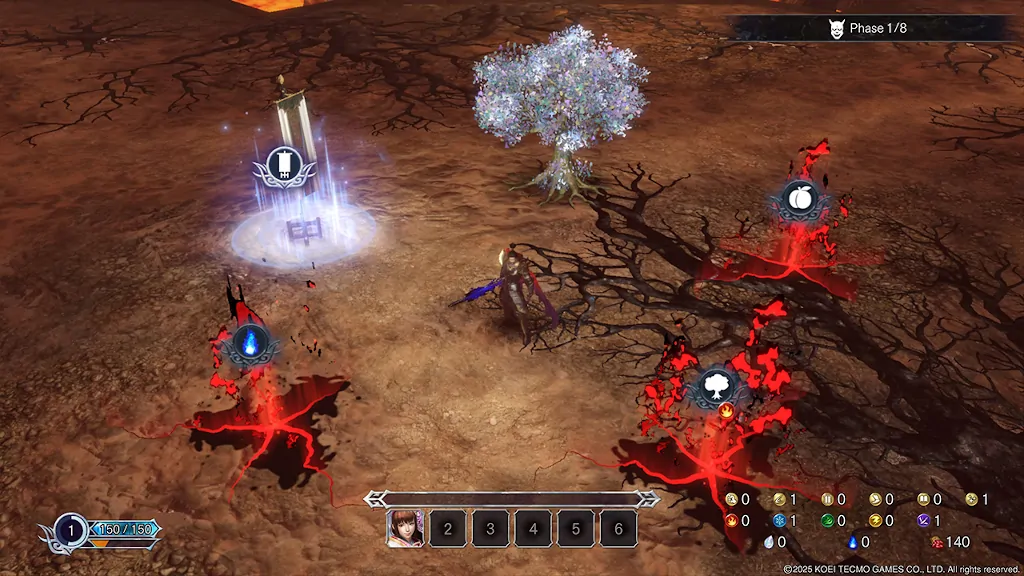Select party slot number 3

coord(491,528)
